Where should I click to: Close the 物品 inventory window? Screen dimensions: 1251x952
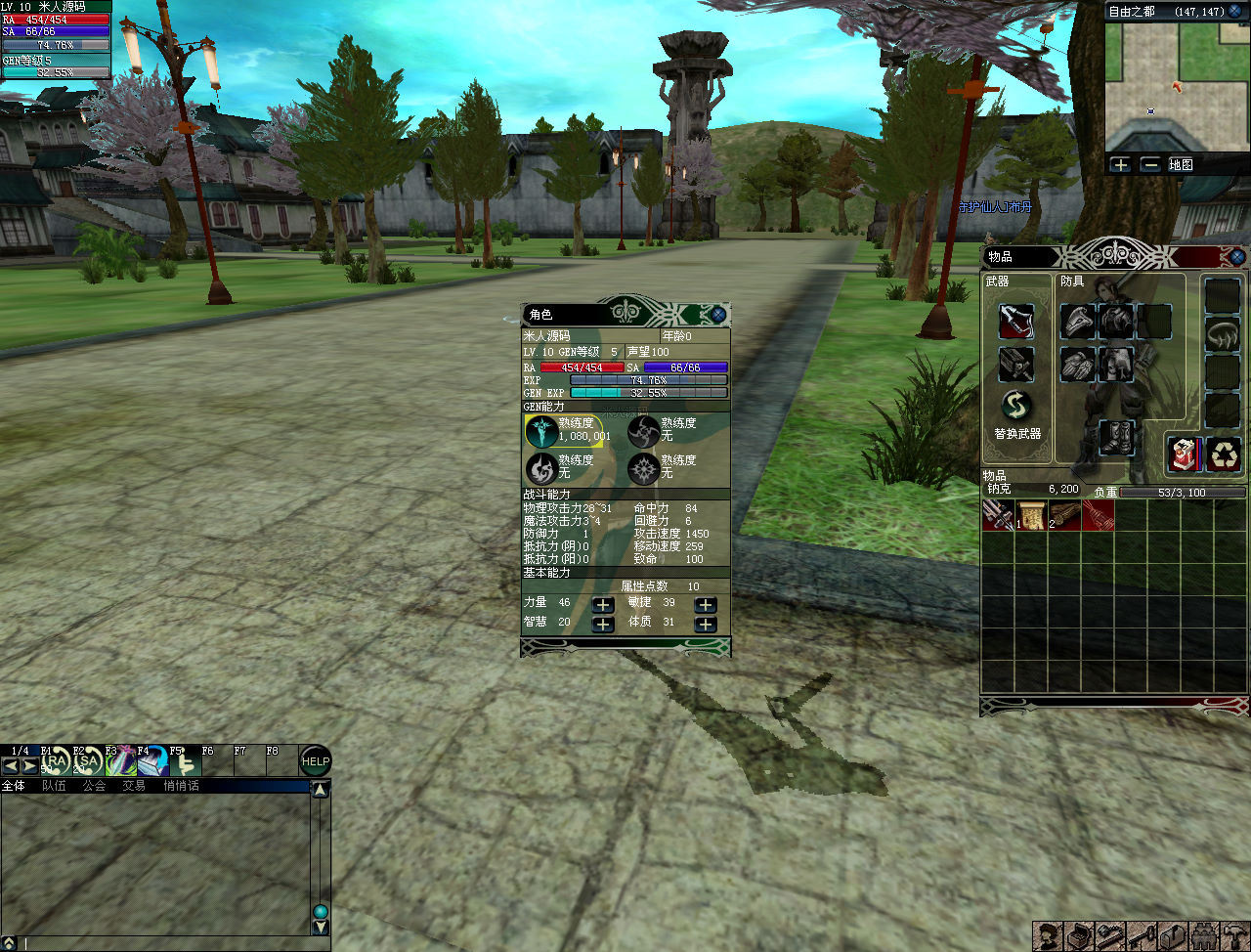point(1237,257)
